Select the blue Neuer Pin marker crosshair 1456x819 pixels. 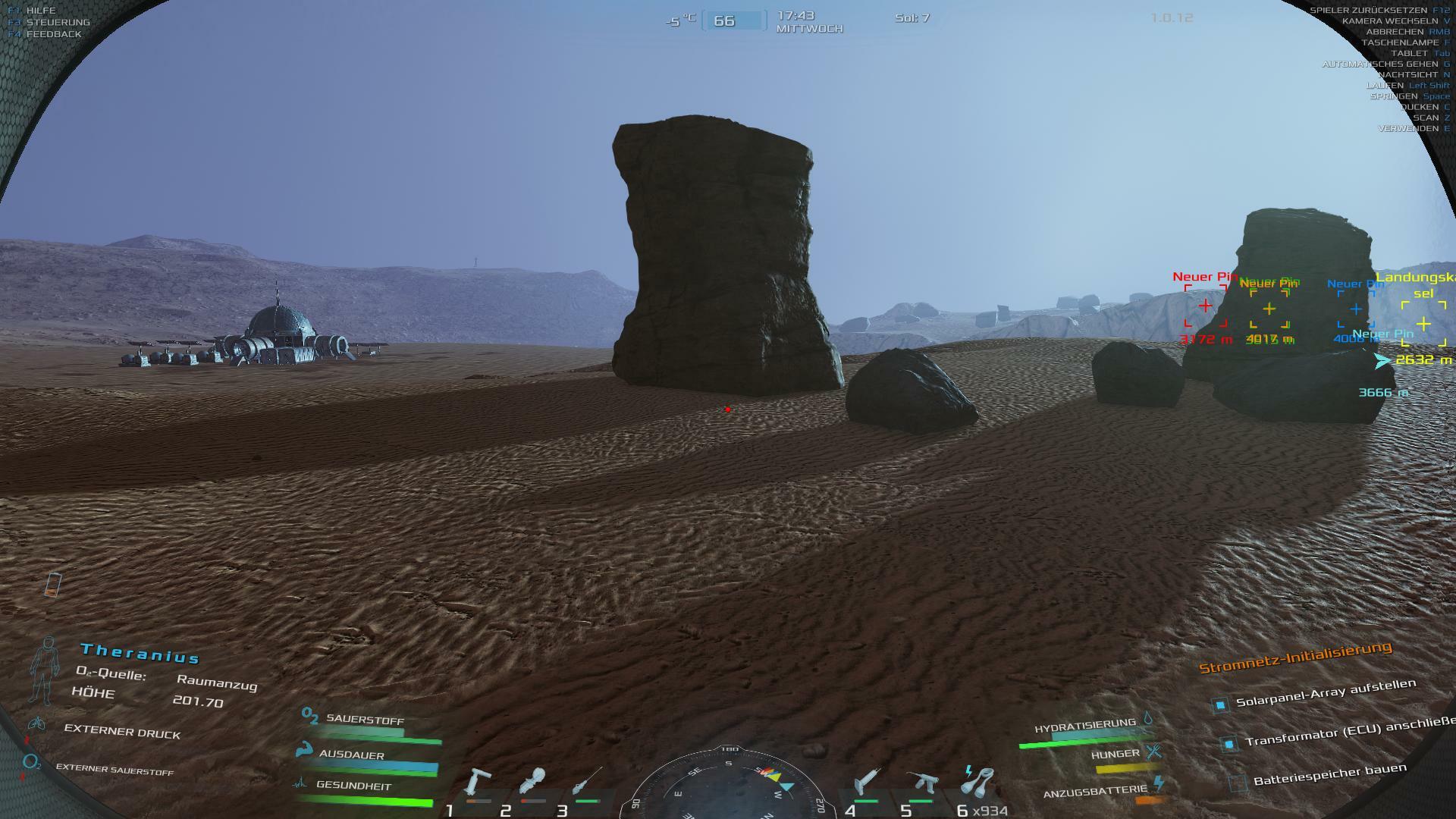1355,309
